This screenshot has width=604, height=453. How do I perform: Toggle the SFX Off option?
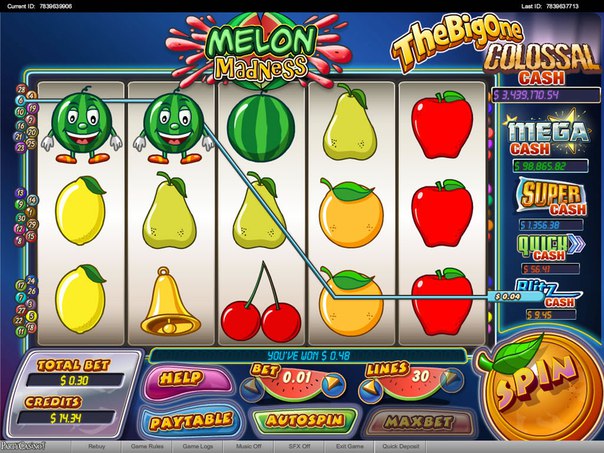click(300, 446)
